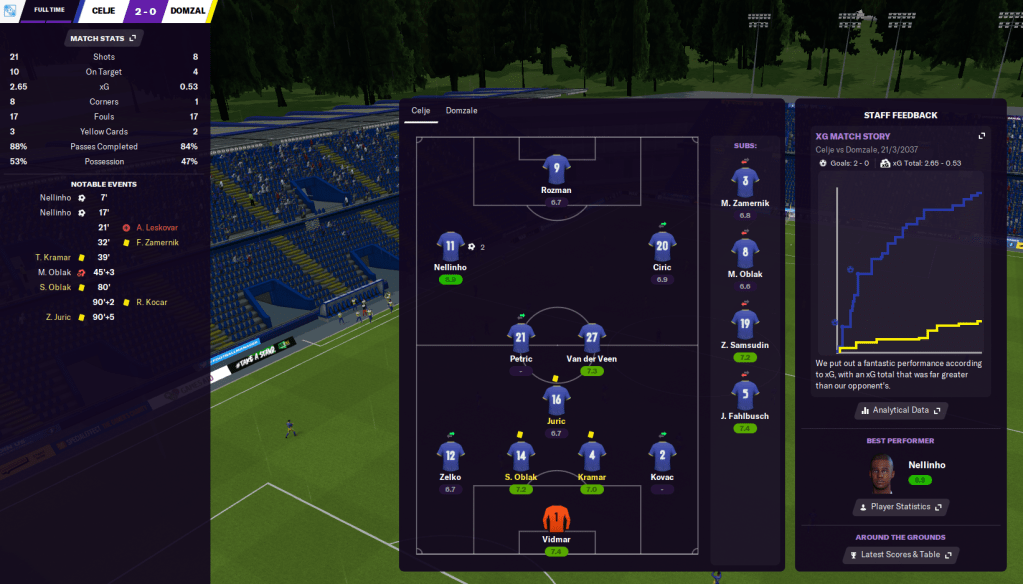Screen dimensions: 1023x584
Task: Choose substitute M. Zamernik
Action: point(744,182)
